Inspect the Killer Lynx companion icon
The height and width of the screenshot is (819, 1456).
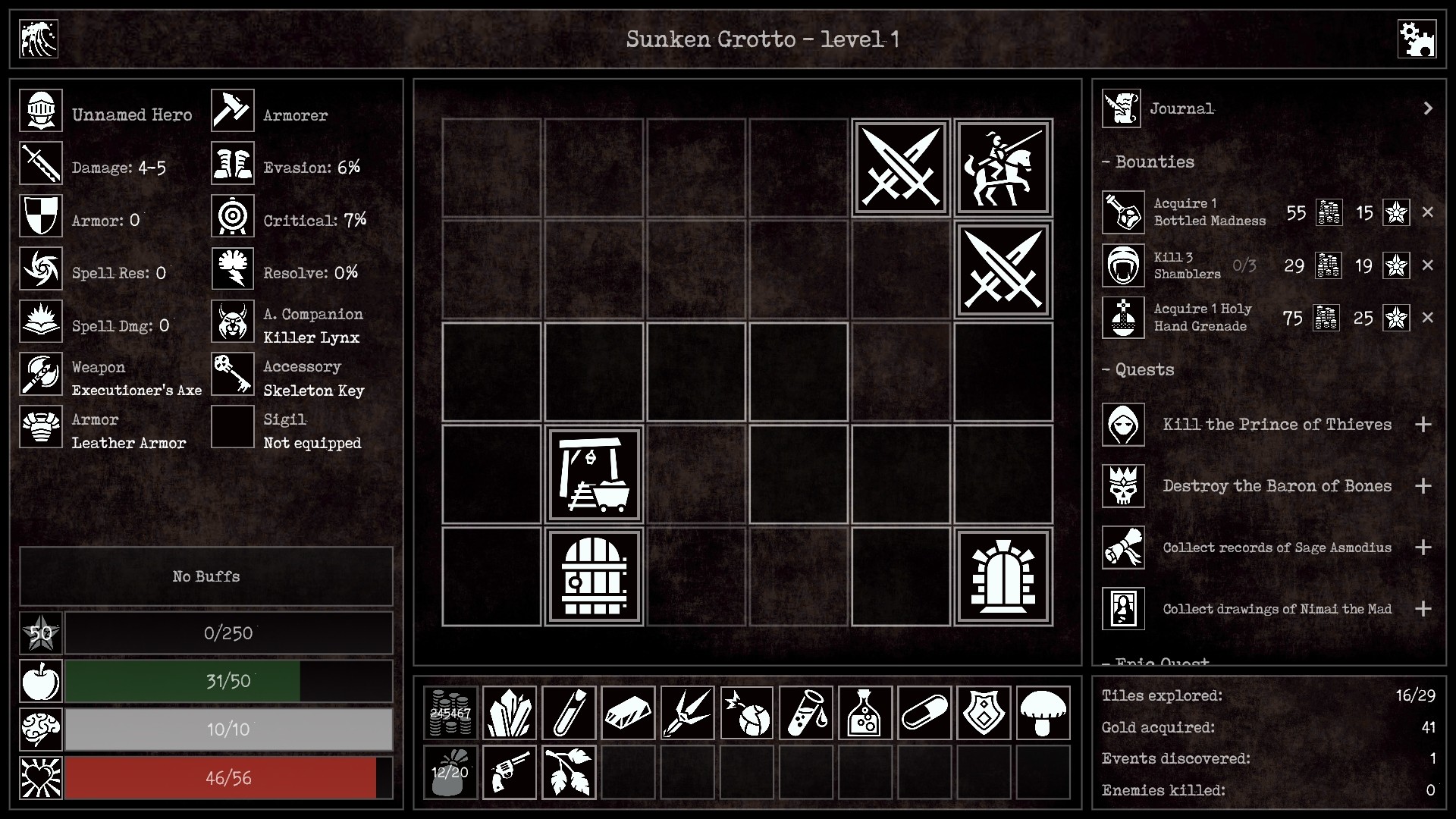[232, 322]
